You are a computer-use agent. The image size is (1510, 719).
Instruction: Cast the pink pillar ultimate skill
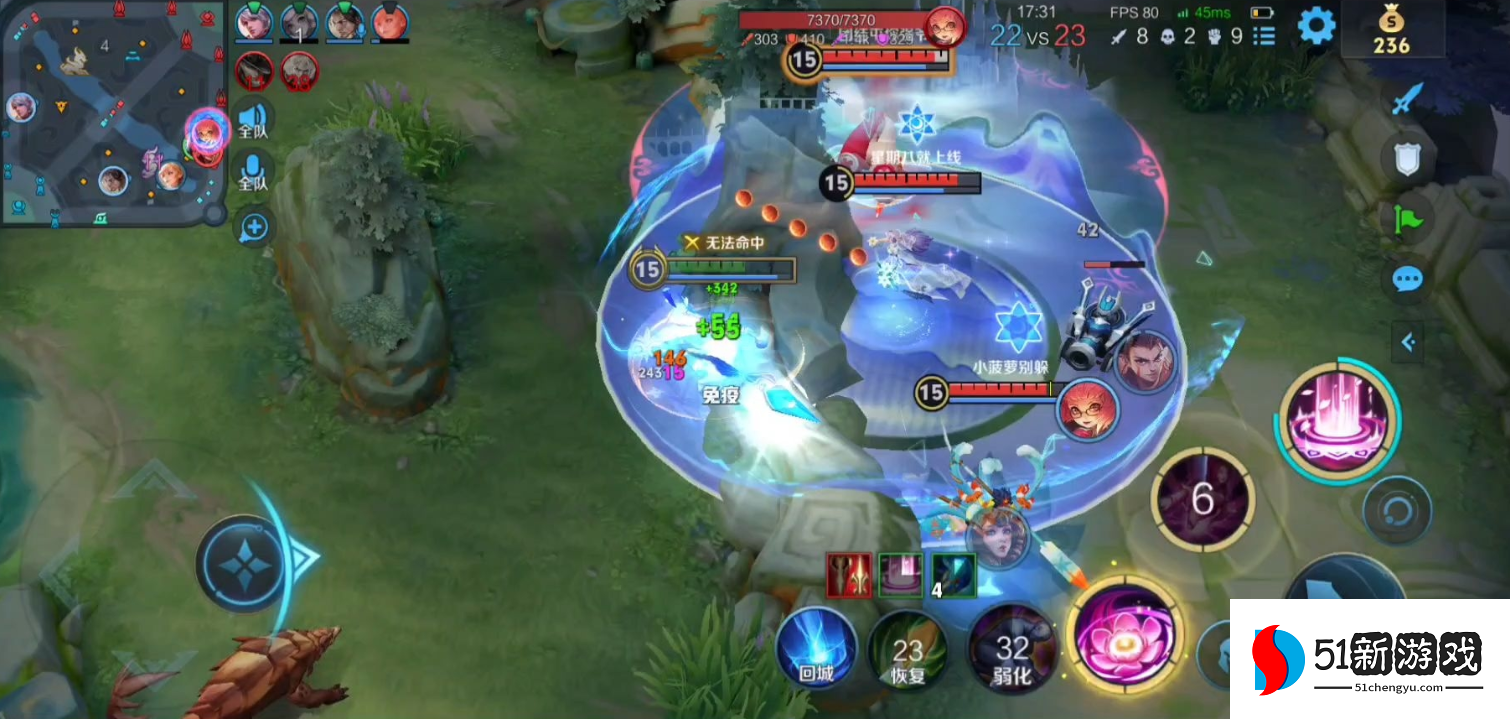1336,420
